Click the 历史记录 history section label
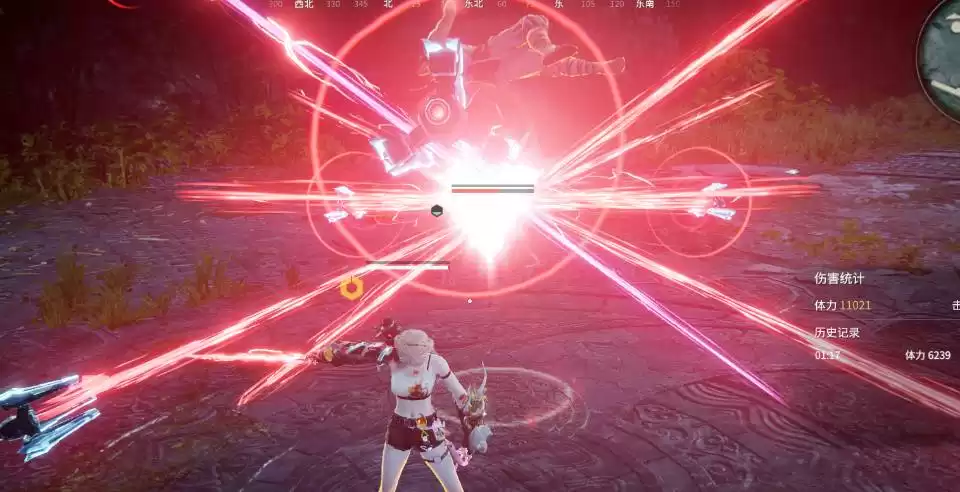This screenshot has height=492, width=960. [837, 332]
